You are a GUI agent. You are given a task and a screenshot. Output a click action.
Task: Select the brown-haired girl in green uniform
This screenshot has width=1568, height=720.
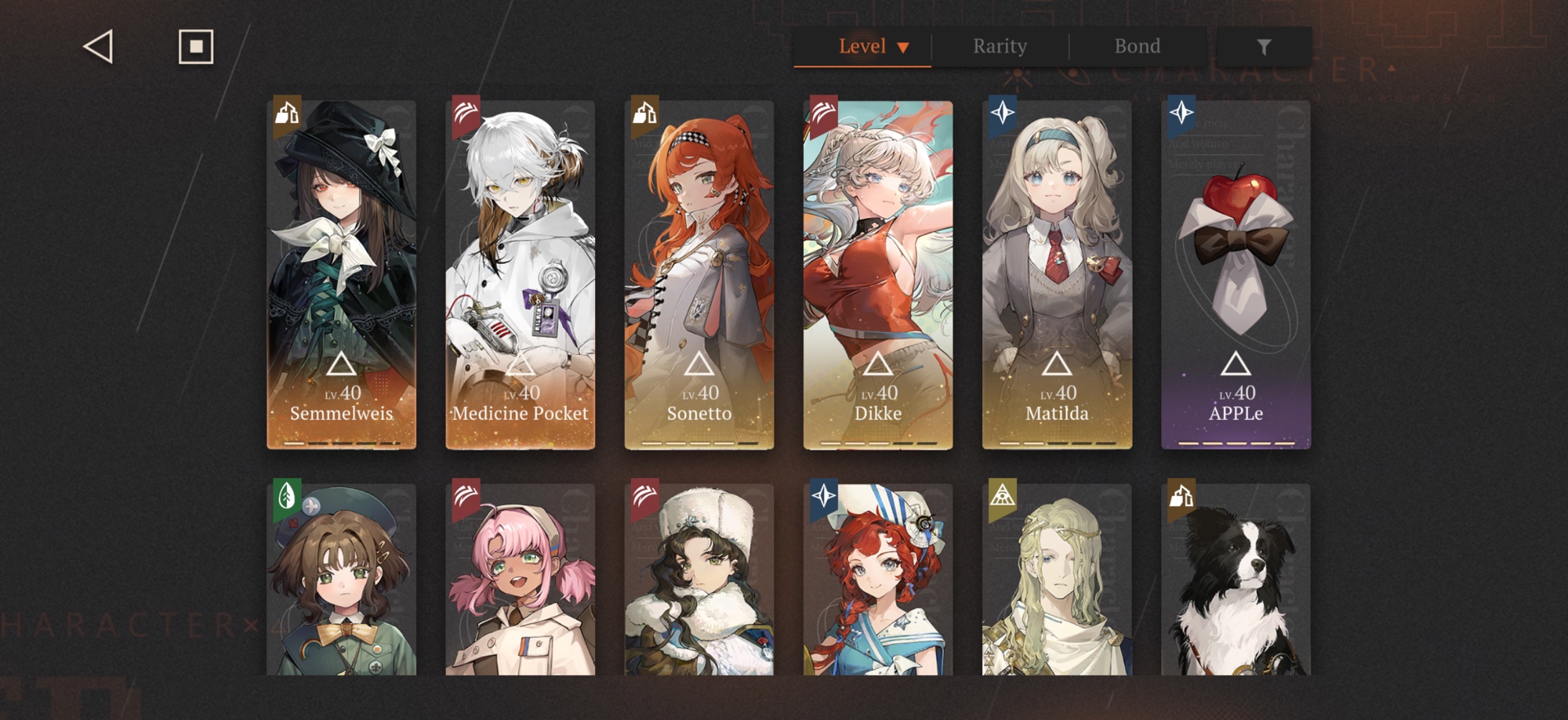click(342, 580)
